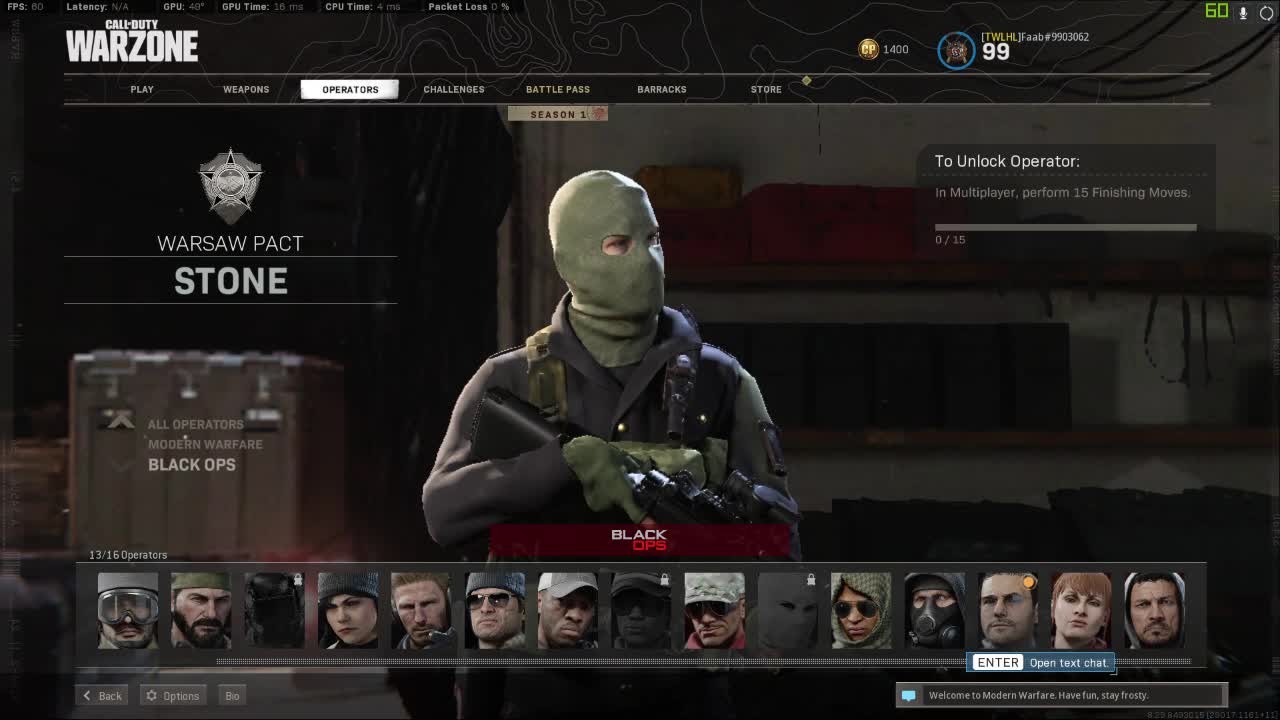Choose the Modern Warfare operator filter
1280x720 pixels.
205,445
